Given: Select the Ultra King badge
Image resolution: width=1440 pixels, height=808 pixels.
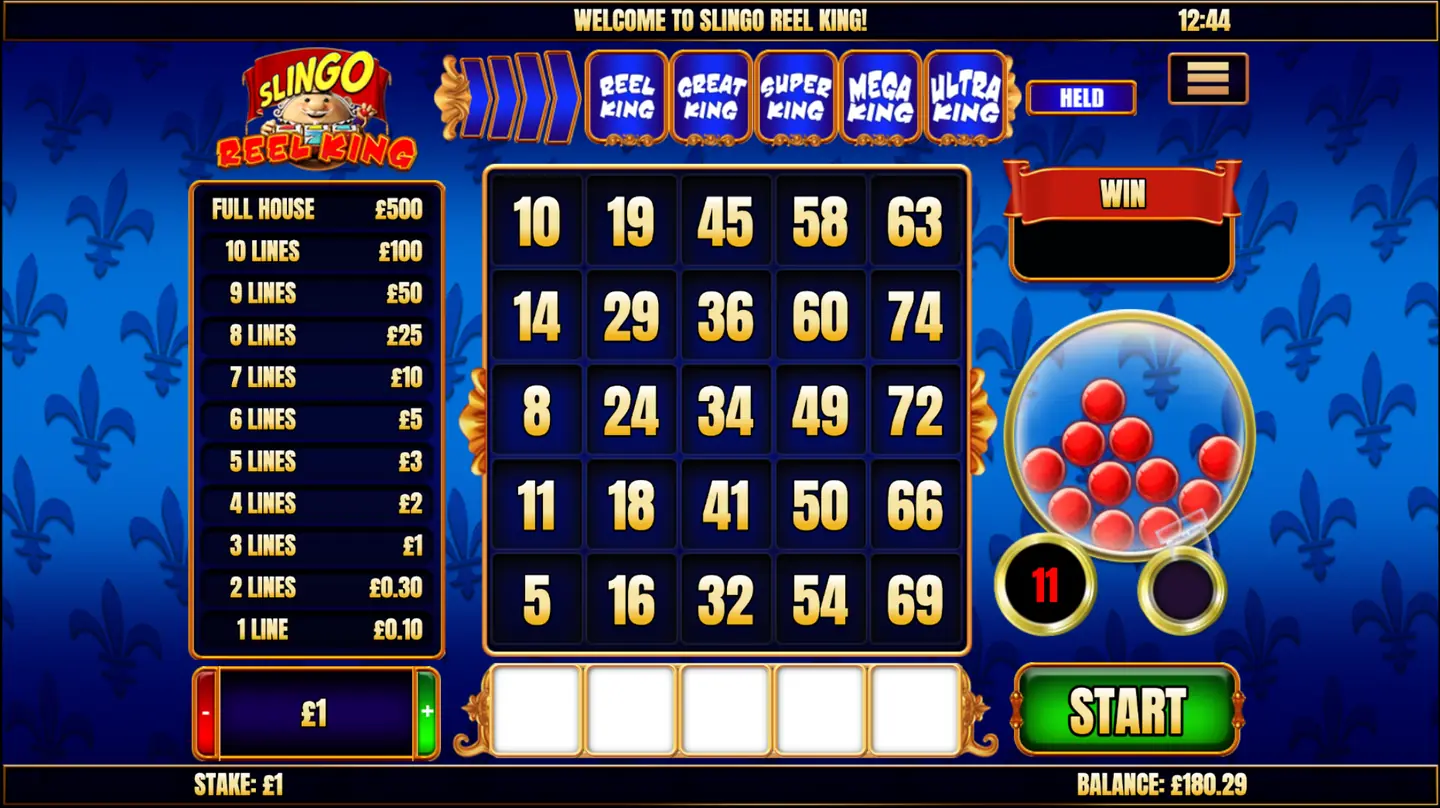Looking at the screenshot, I should click(965, 97).
